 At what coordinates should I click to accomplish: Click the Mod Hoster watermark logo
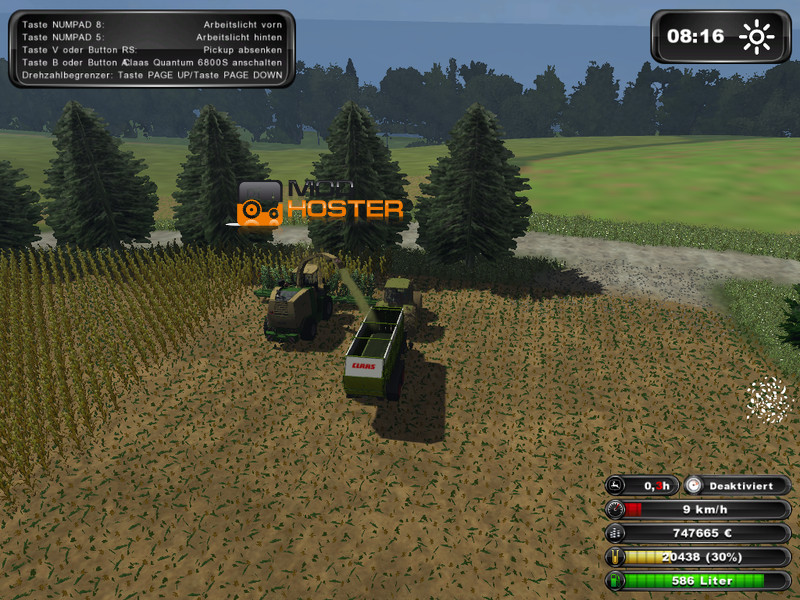click(320, 201)
